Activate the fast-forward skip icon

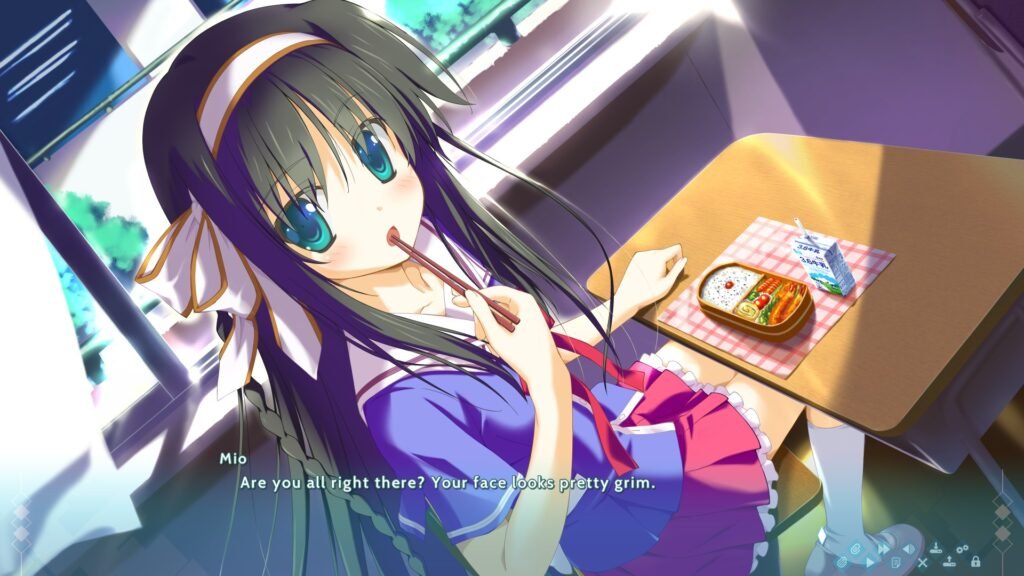coord(884,549)
